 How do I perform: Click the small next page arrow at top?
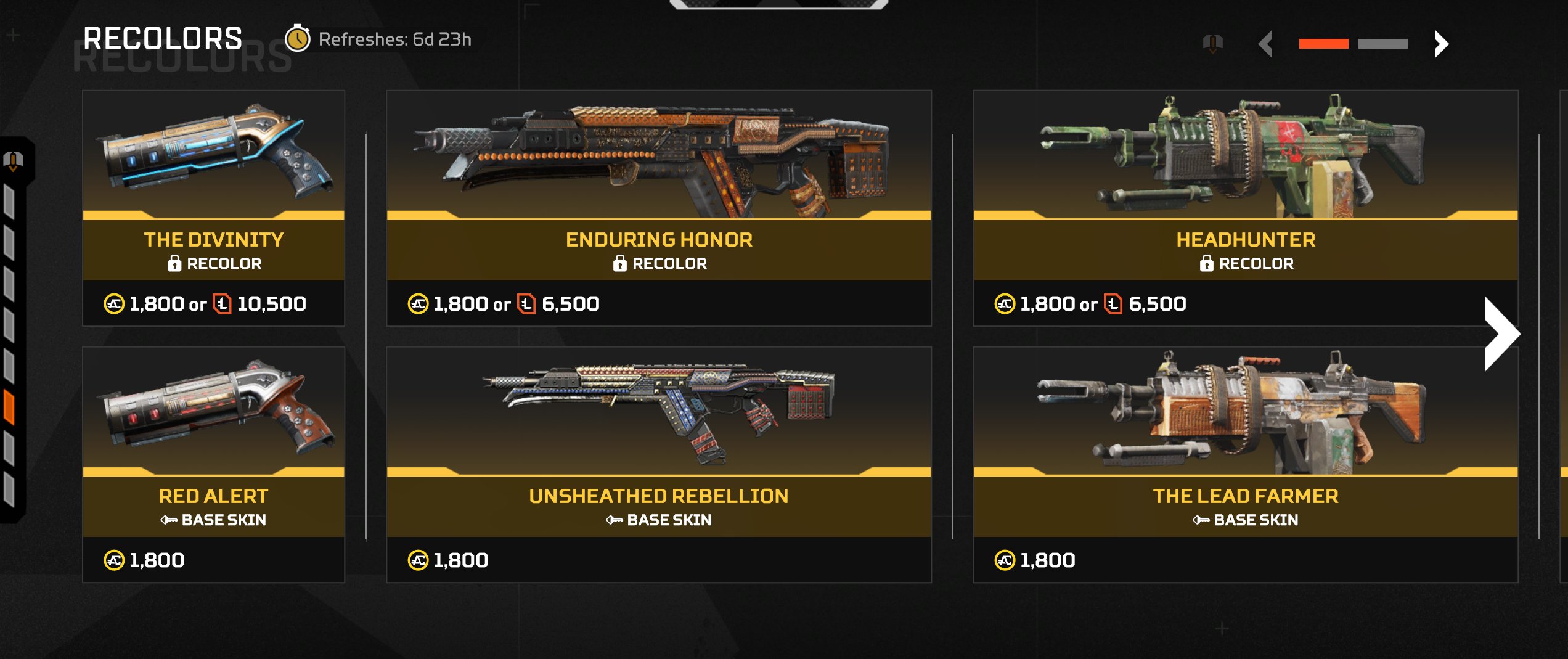(1441, 44)
